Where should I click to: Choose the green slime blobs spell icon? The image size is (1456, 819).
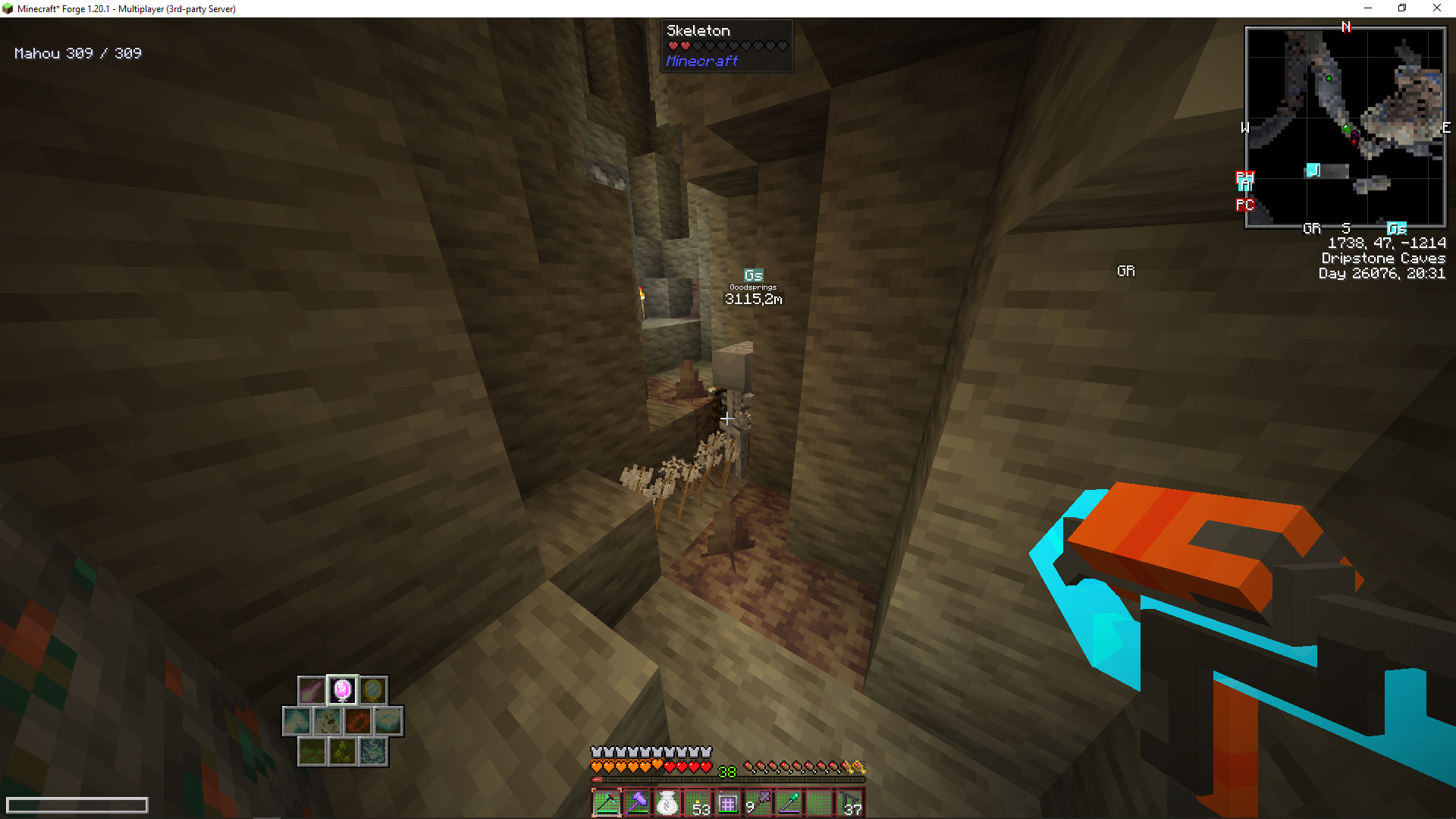pyautogui.click(x=342, y=752)
